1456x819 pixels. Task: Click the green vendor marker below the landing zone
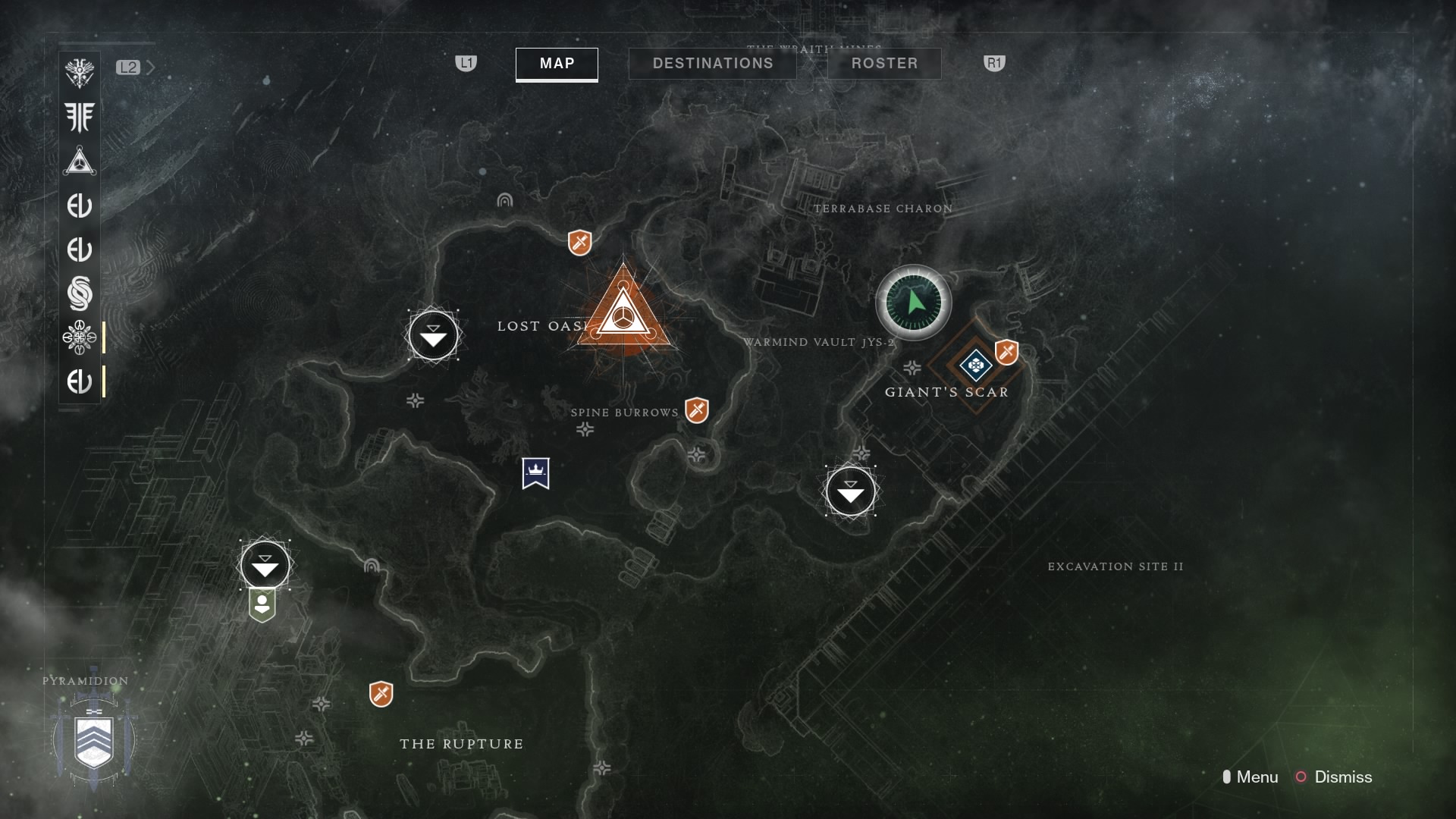[x=262, y=606]
